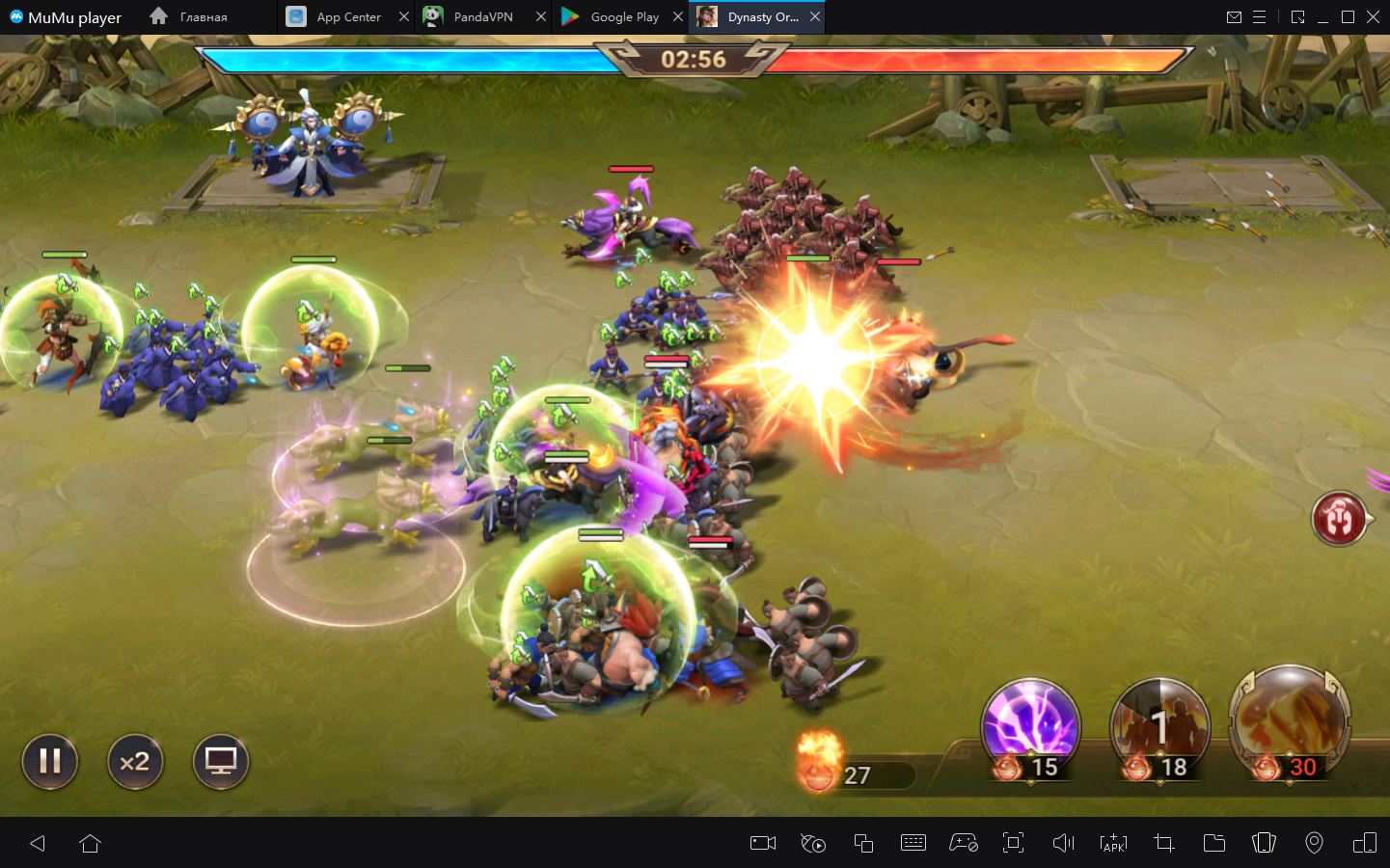Activate the warrior skill costing 18
The height and width of the screenshot is (868, 1390).
[x=1159, y=726]
